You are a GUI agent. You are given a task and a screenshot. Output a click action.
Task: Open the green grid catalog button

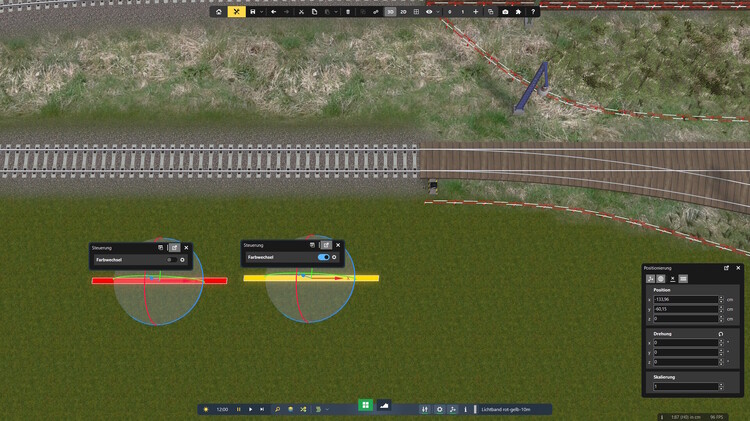[x=366, y=405]
